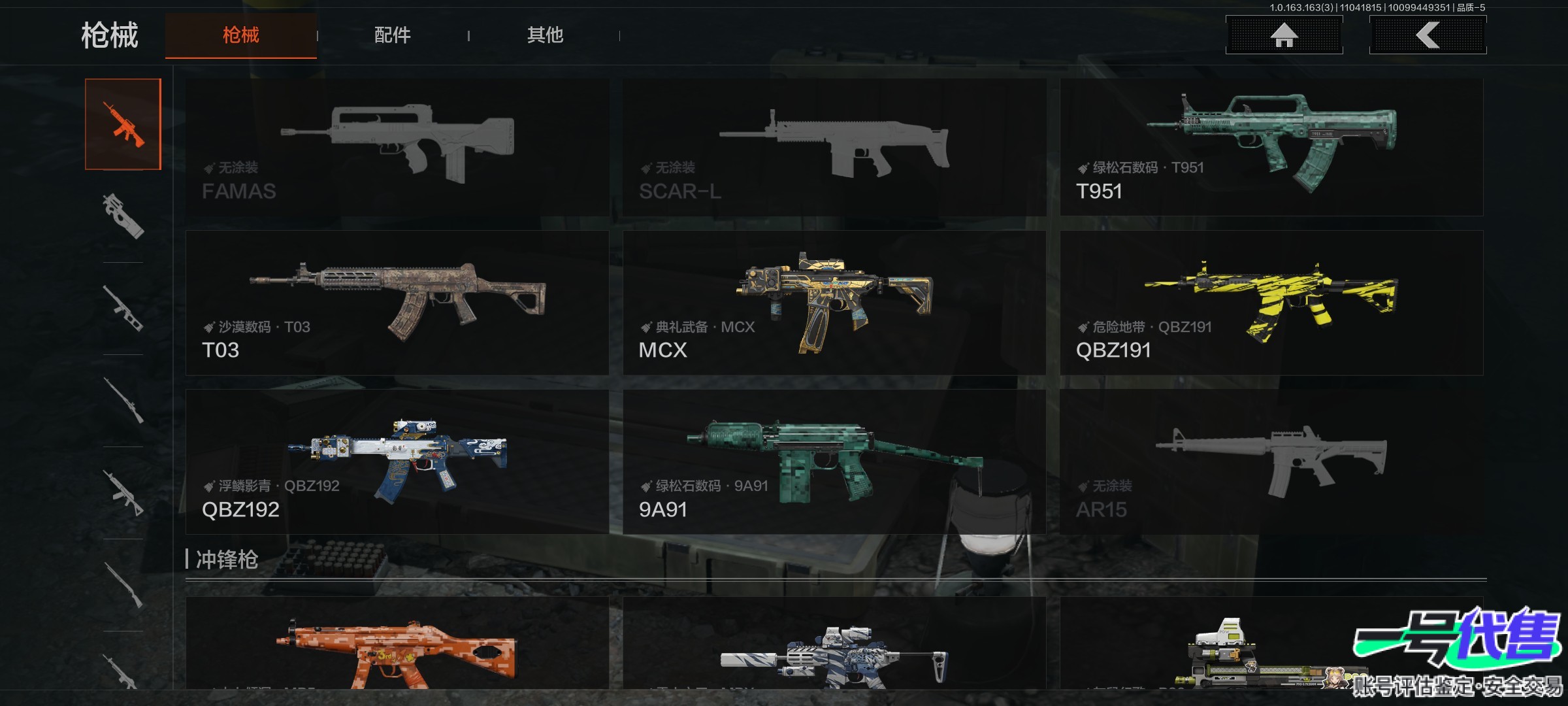Open the 其他 tab

coord(545,35)
